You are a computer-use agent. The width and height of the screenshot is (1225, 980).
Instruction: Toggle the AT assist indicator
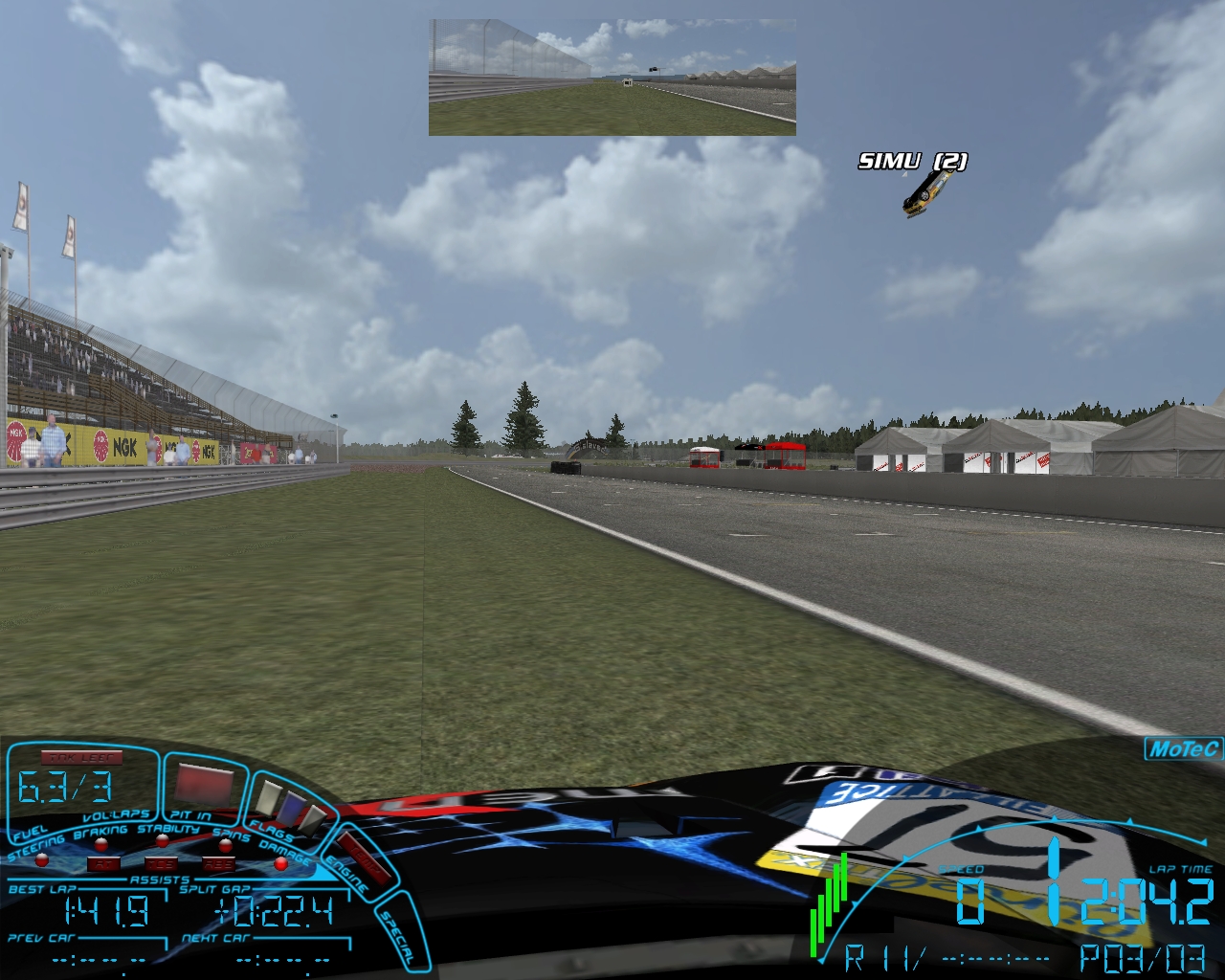(x=101, y=863)
